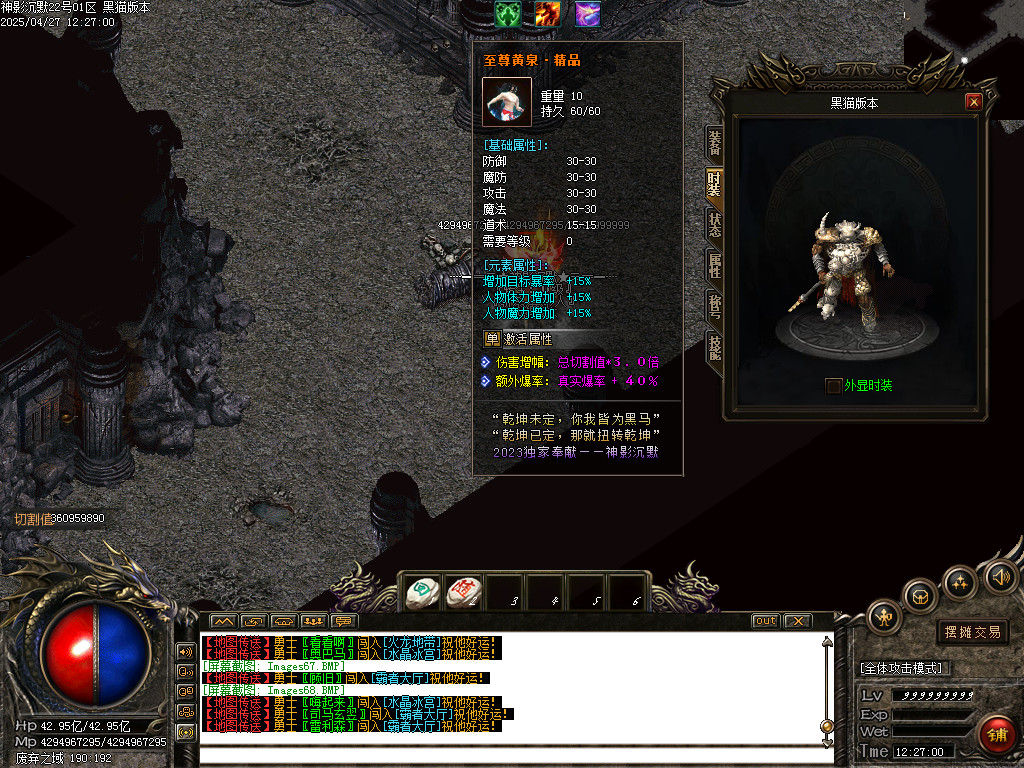Open the character figure icon

pos(884,617)
